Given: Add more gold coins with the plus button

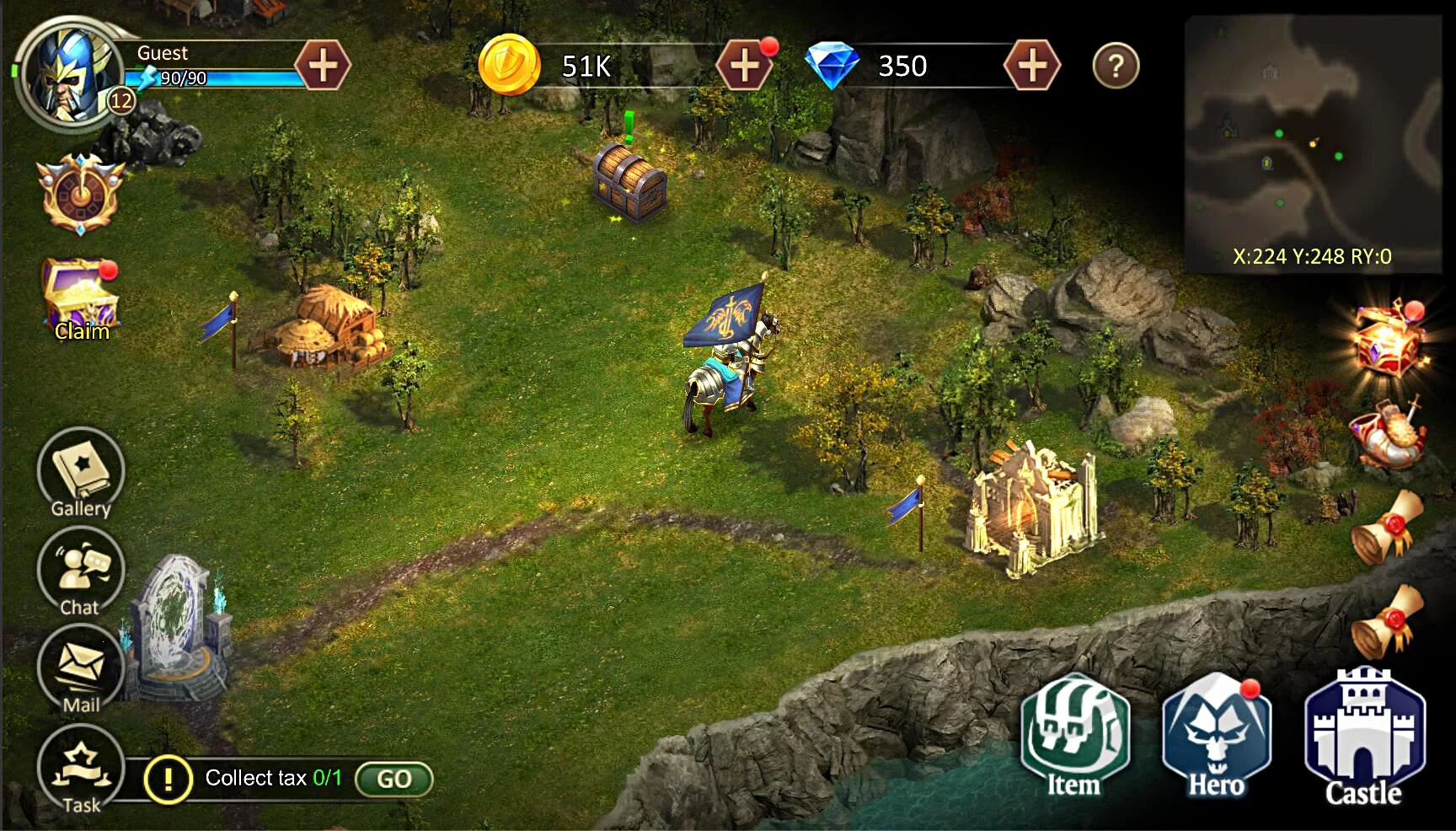Looking at the screenshot, I should coord(743,66).
